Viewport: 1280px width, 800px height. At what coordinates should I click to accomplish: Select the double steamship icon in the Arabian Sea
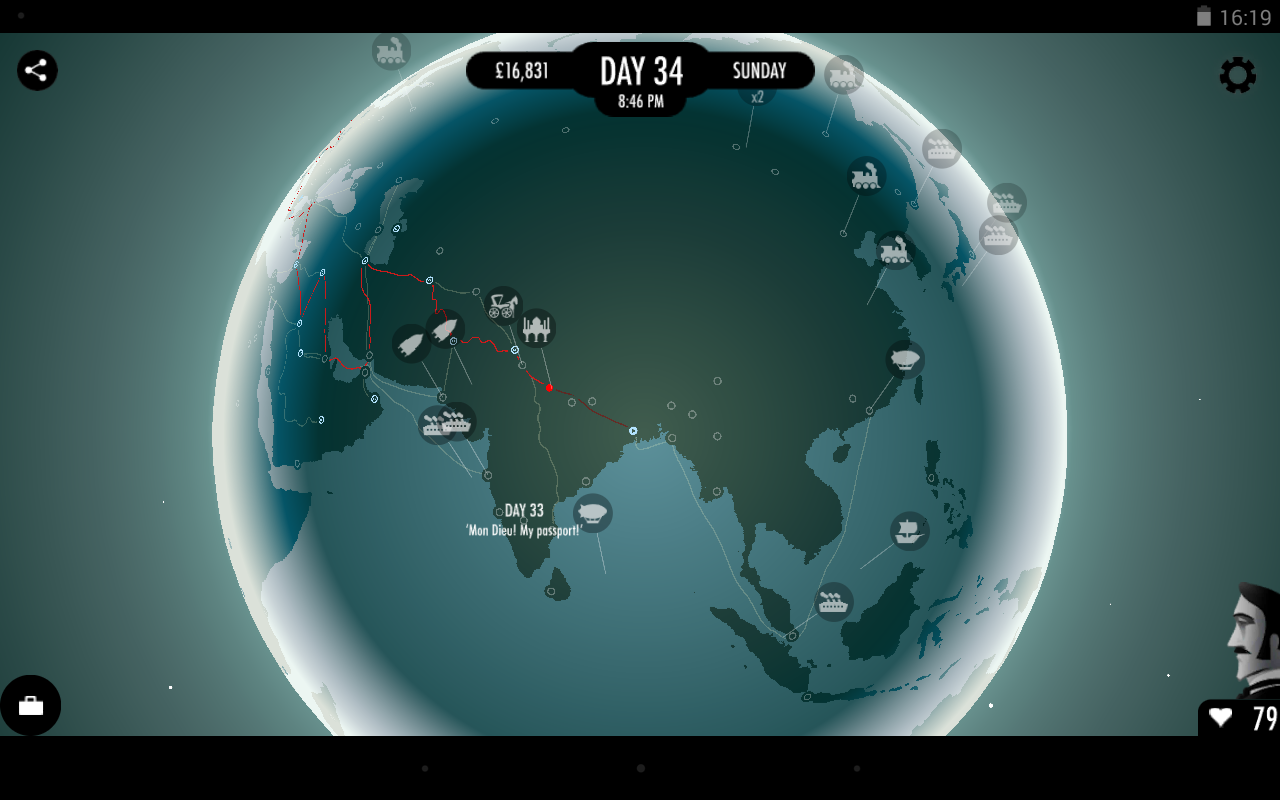pos(449,421)
